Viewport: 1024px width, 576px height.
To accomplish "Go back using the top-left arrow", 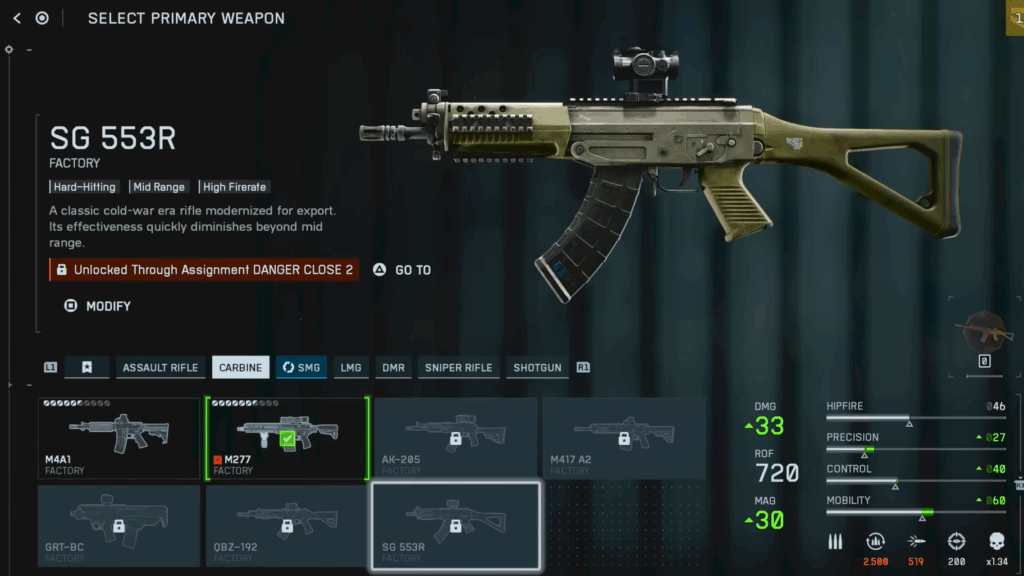I will point(17,18).
